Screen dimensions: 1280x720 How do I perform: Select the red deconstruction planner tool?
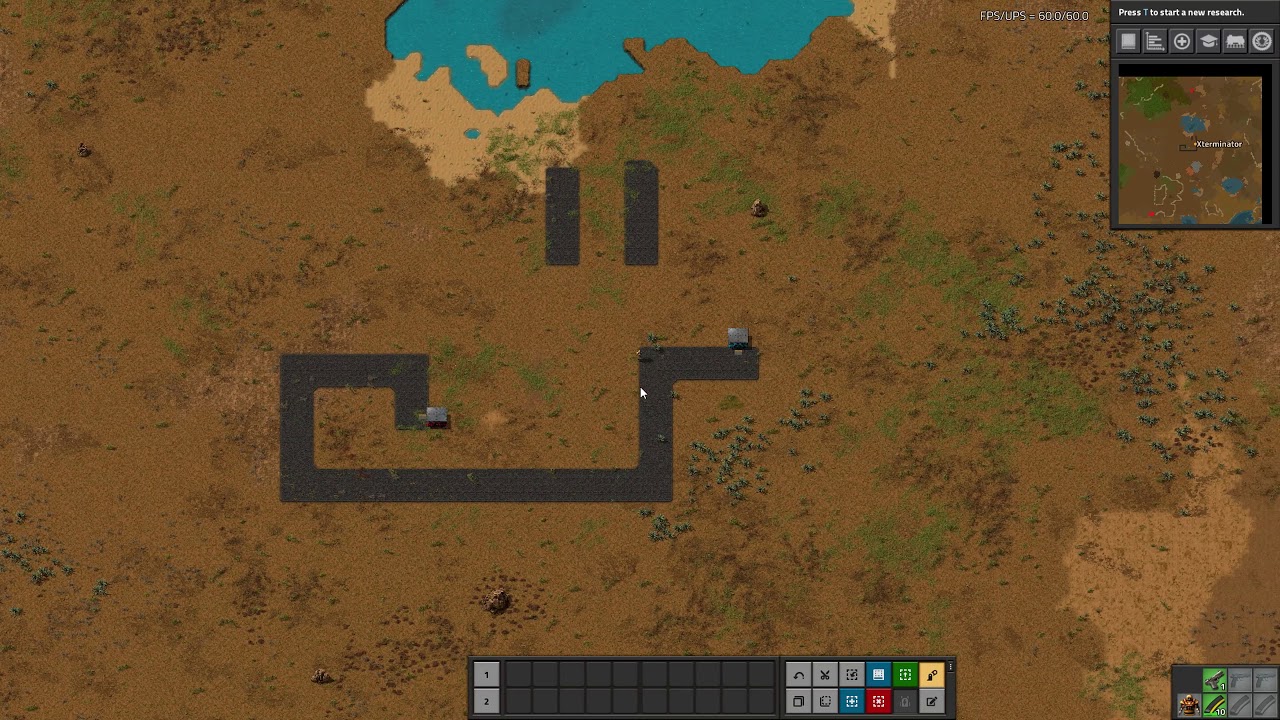pos(878,701)
